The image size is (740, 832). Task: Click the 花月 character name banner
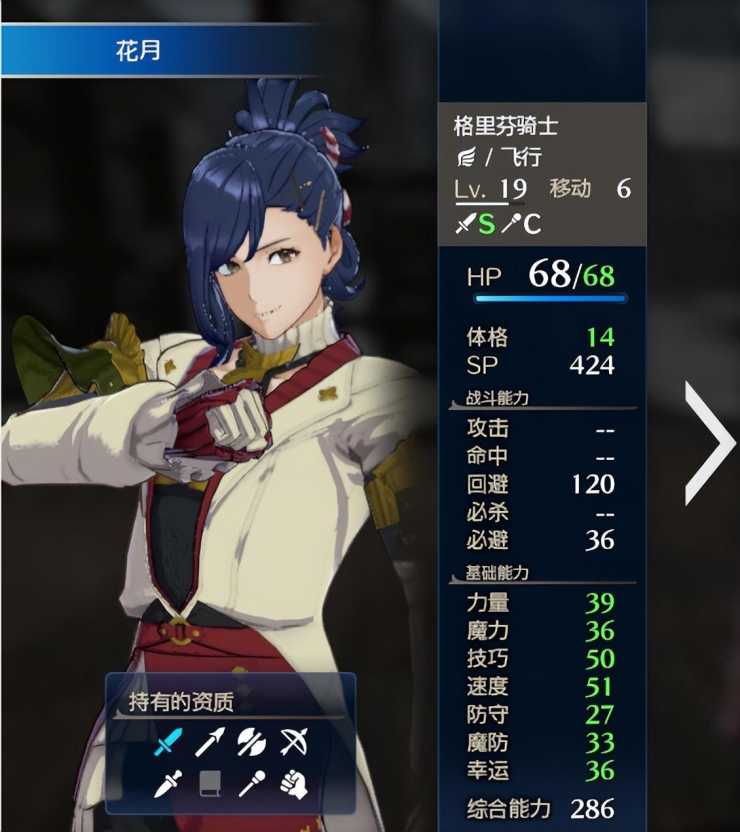(x=140, y=51)
